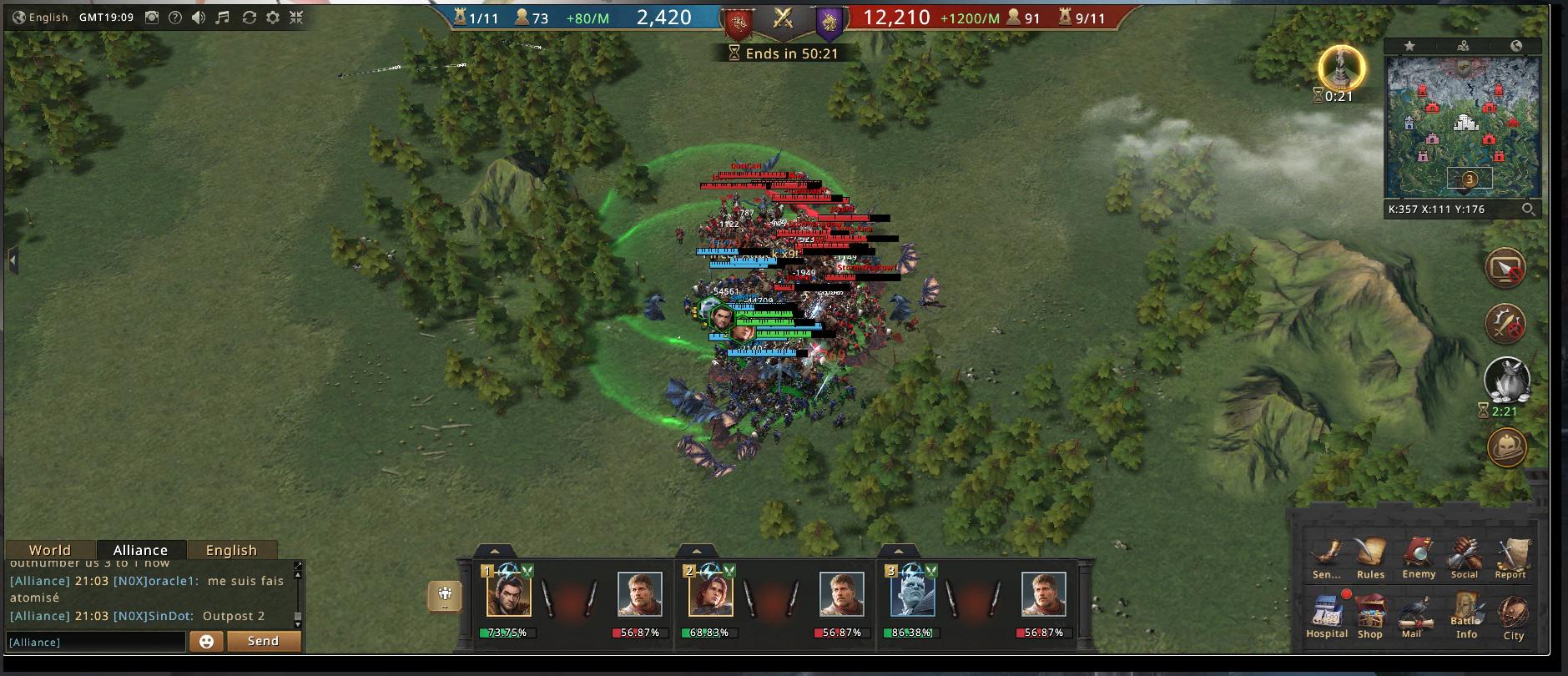
Task: Focus the Alliance chat input field
Action: point(95,642)
